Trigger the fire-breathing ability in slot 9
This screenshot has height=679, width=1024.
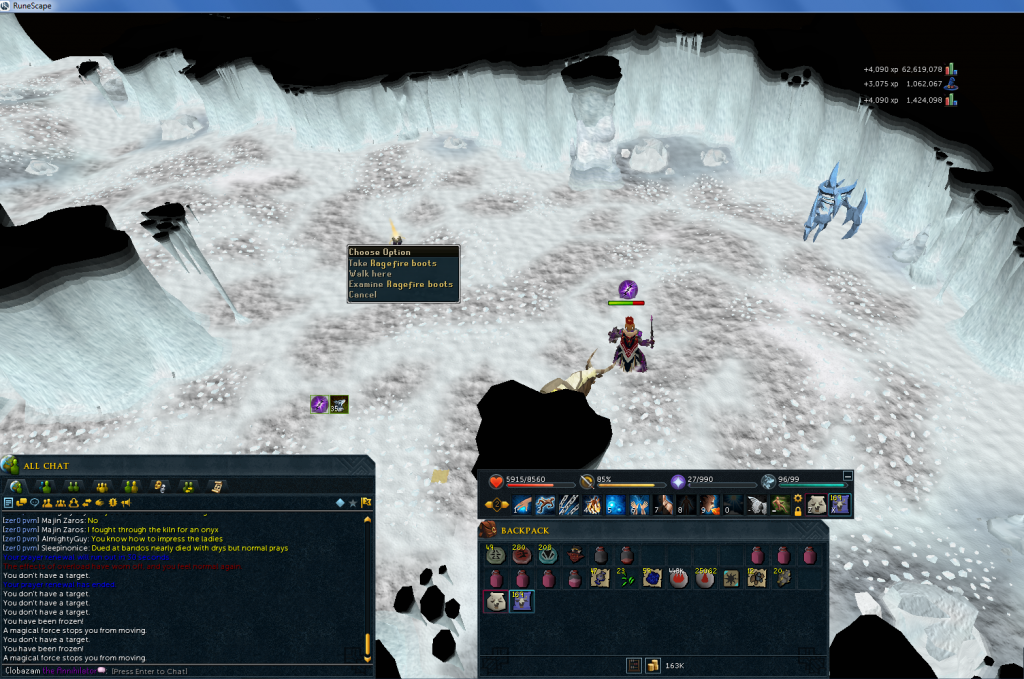tap(710, 505)
